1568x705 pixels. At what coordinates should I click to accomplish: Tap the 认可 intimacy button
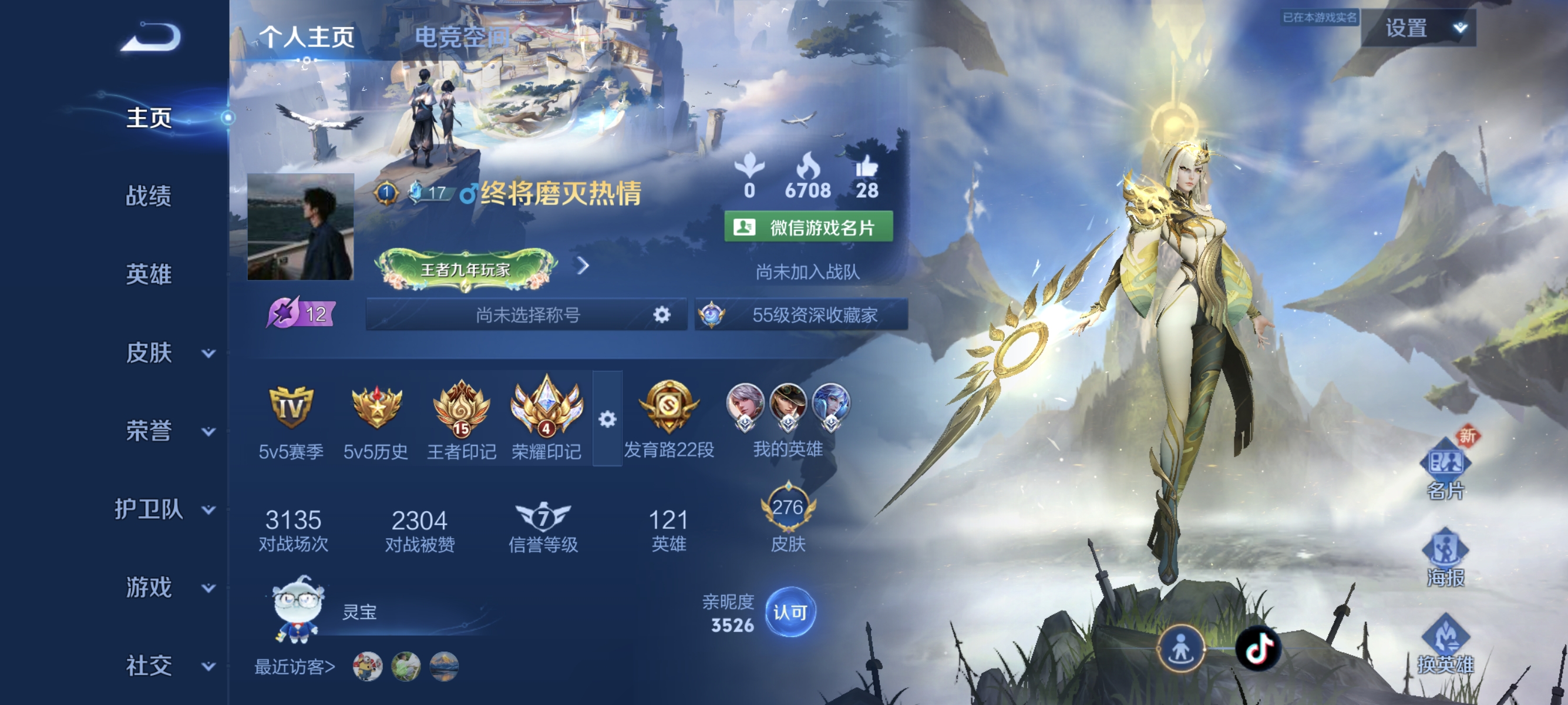click(x=790, y=612)
